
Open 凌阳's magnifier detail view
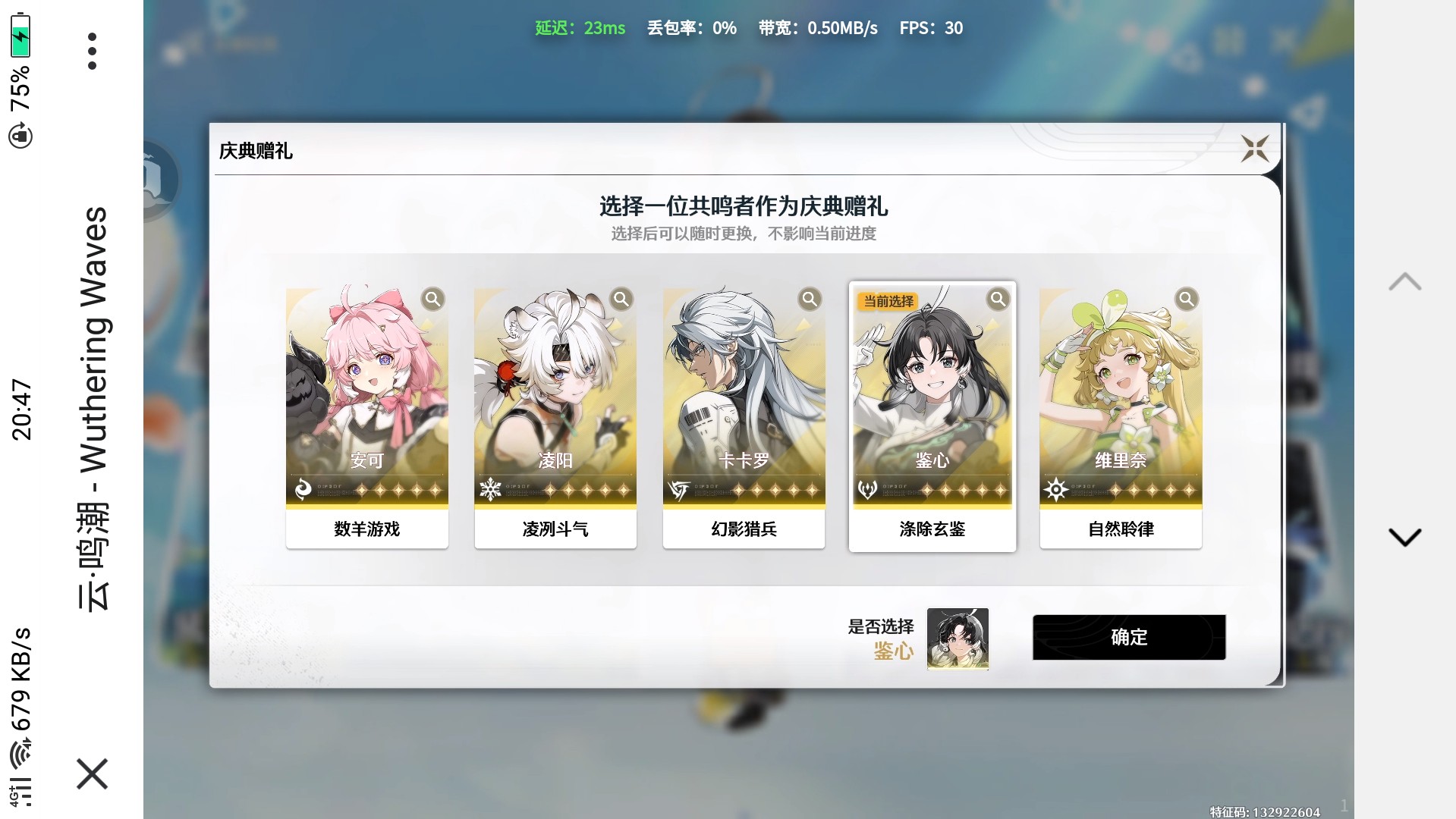(x=621, y=299)
